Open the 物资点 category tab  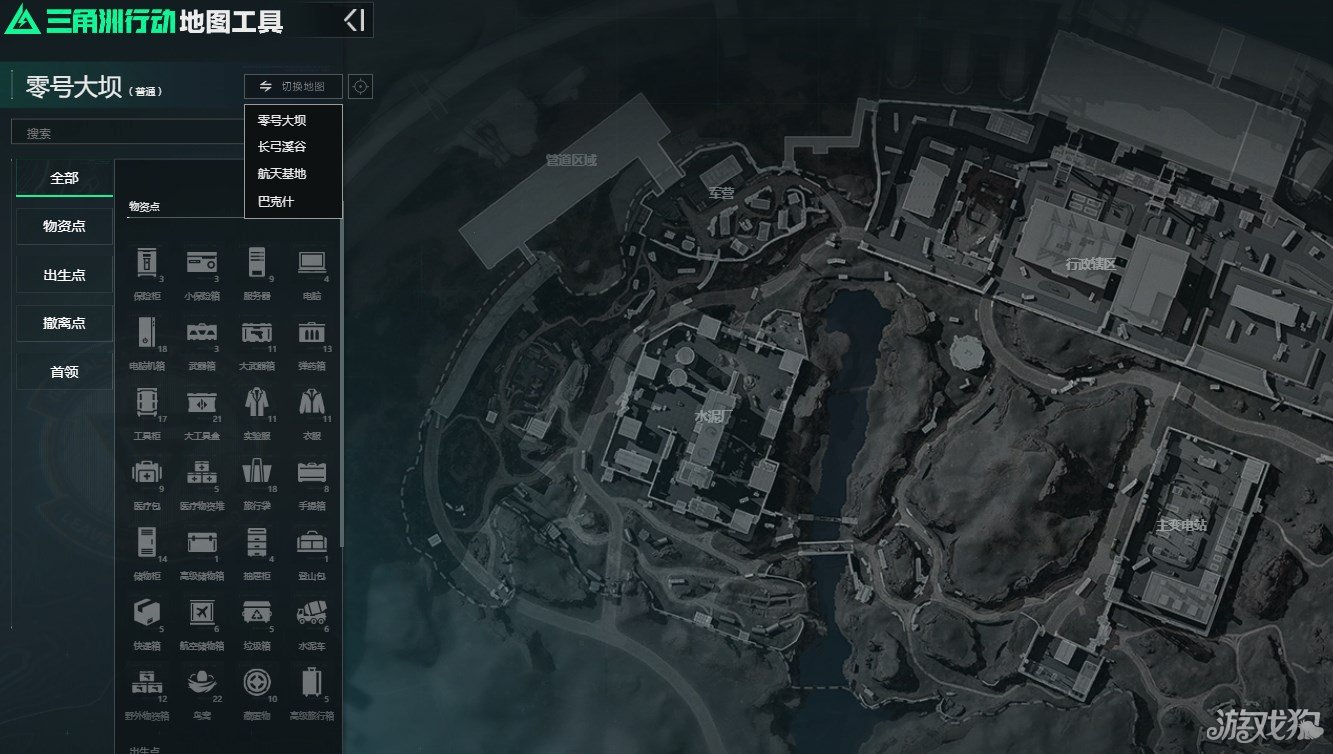coord(65,226)
